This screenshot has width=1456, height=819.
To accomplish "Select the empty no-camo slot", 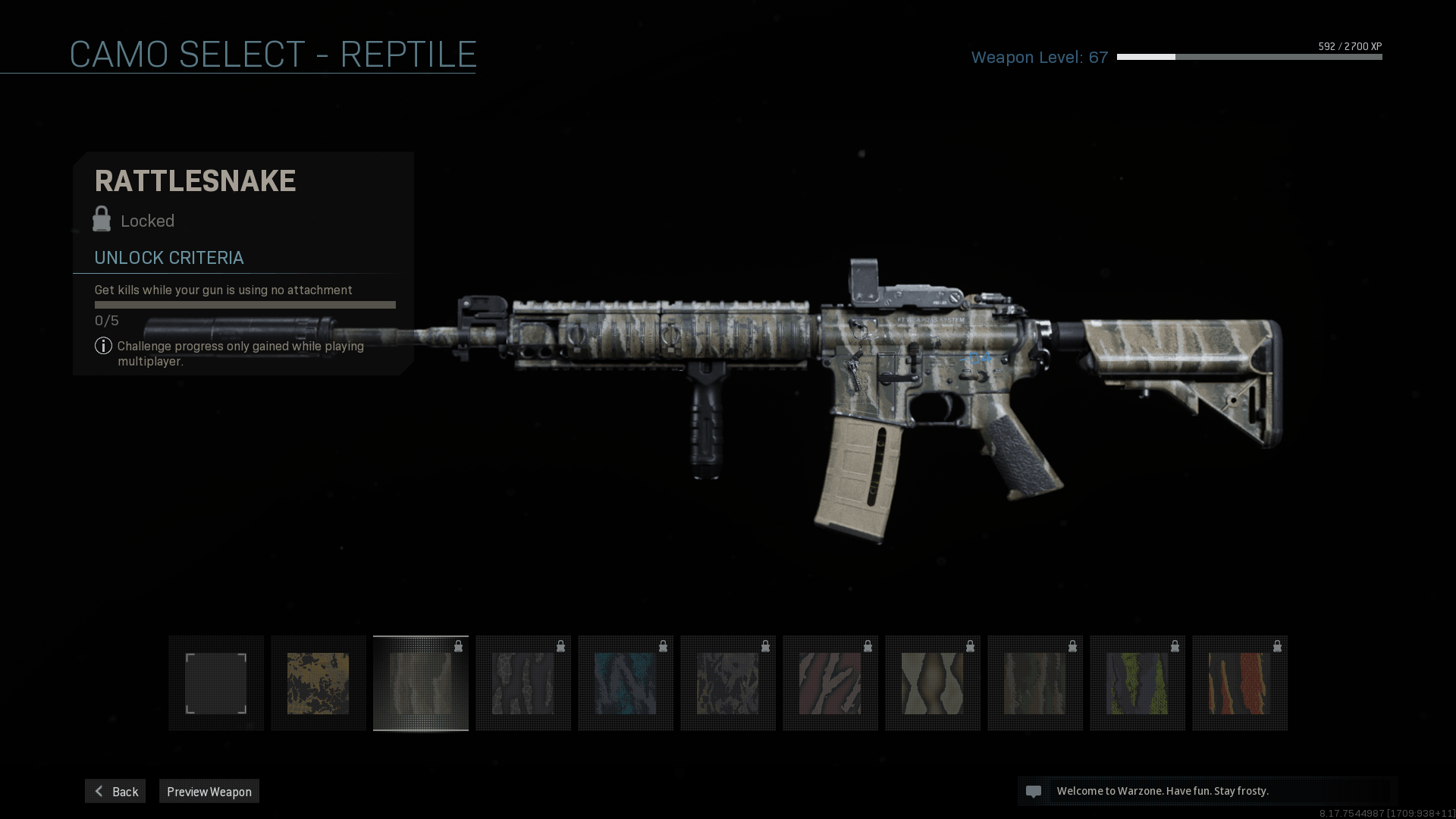I will click(216, 683).
